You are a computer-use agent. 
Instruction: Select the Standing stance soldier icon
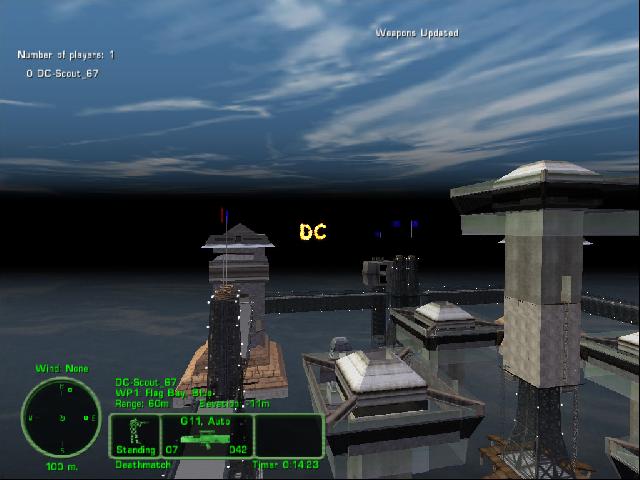135,431
